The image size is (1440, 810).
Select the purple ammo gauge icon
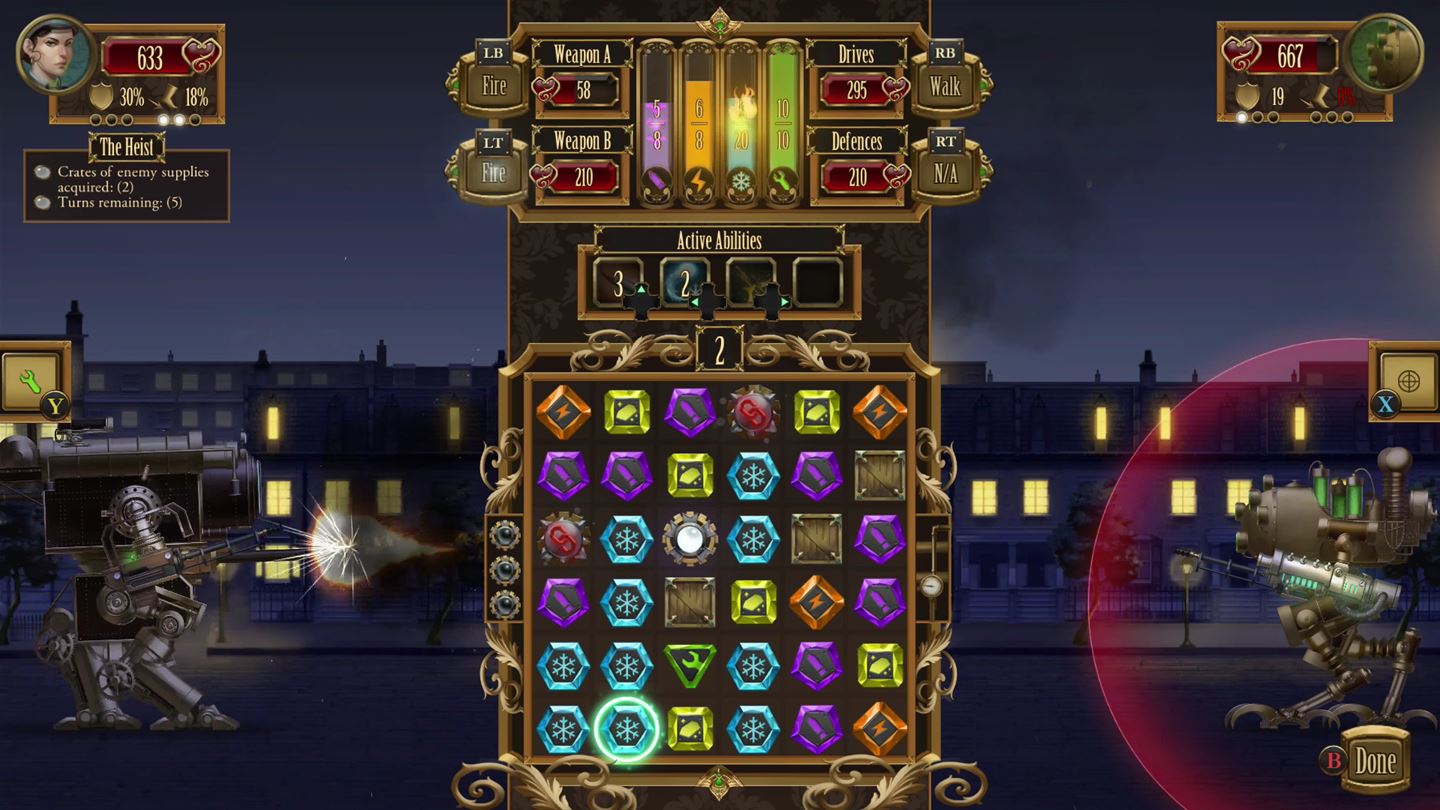[x=655, y=177]
